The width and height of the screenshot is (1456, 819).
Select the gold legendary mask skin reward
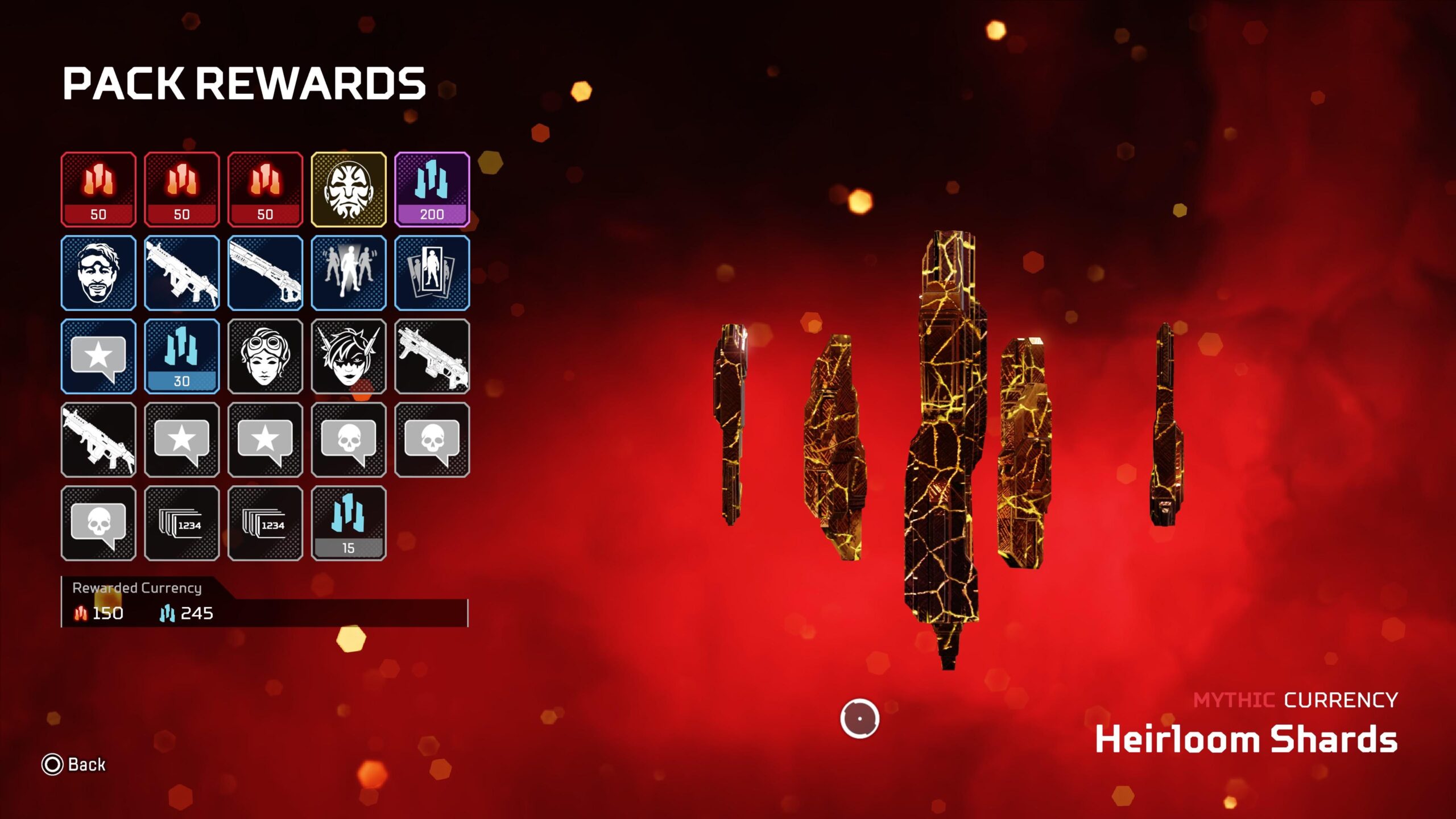click(x=349, y=189)
